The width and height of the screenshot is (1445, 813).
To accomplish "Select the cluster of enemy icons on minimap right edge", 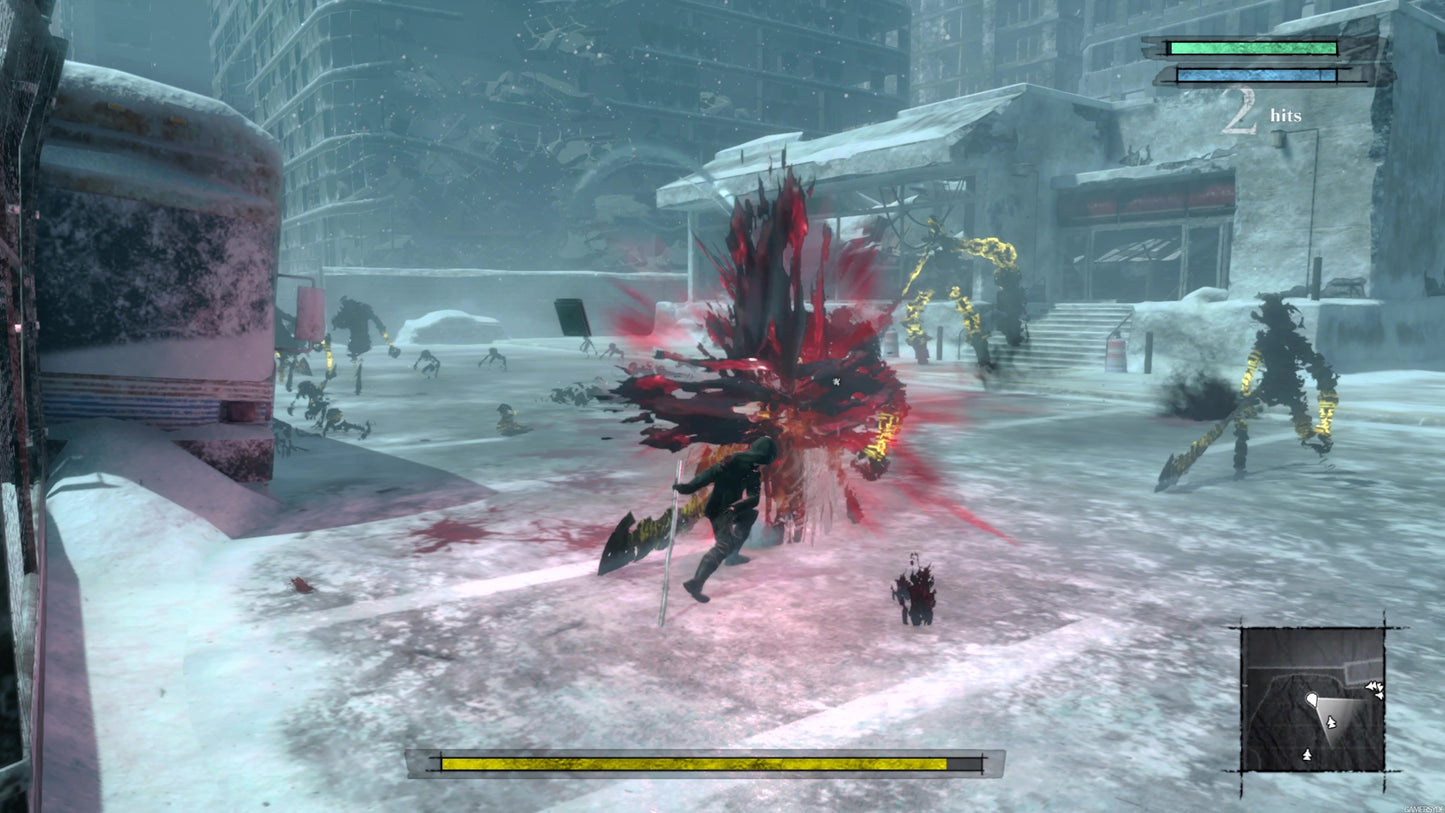I will pyautogui.click(x=1374, y=688).
